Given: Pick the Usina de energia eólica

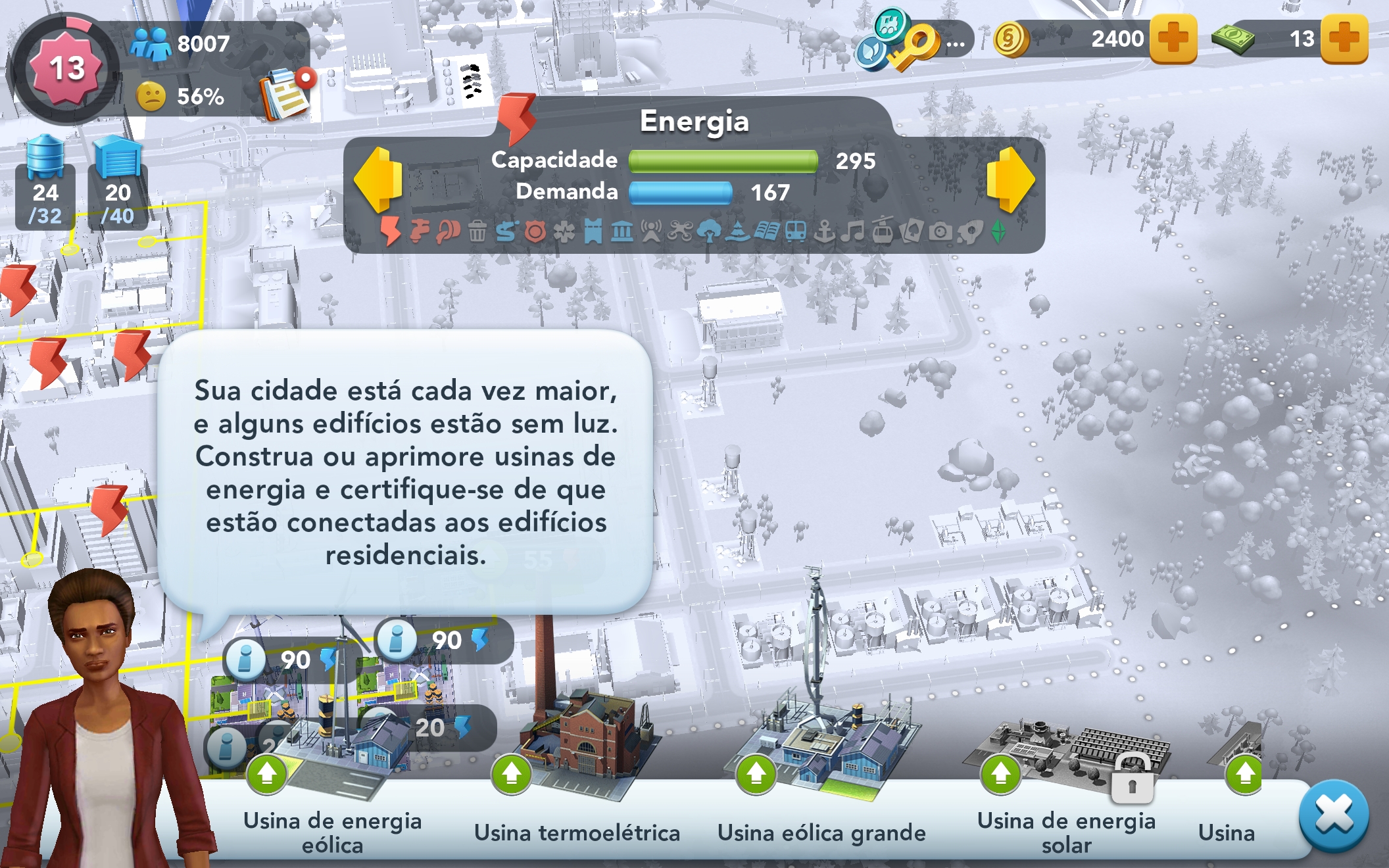Looking at the screenshot, I should 333,756.
